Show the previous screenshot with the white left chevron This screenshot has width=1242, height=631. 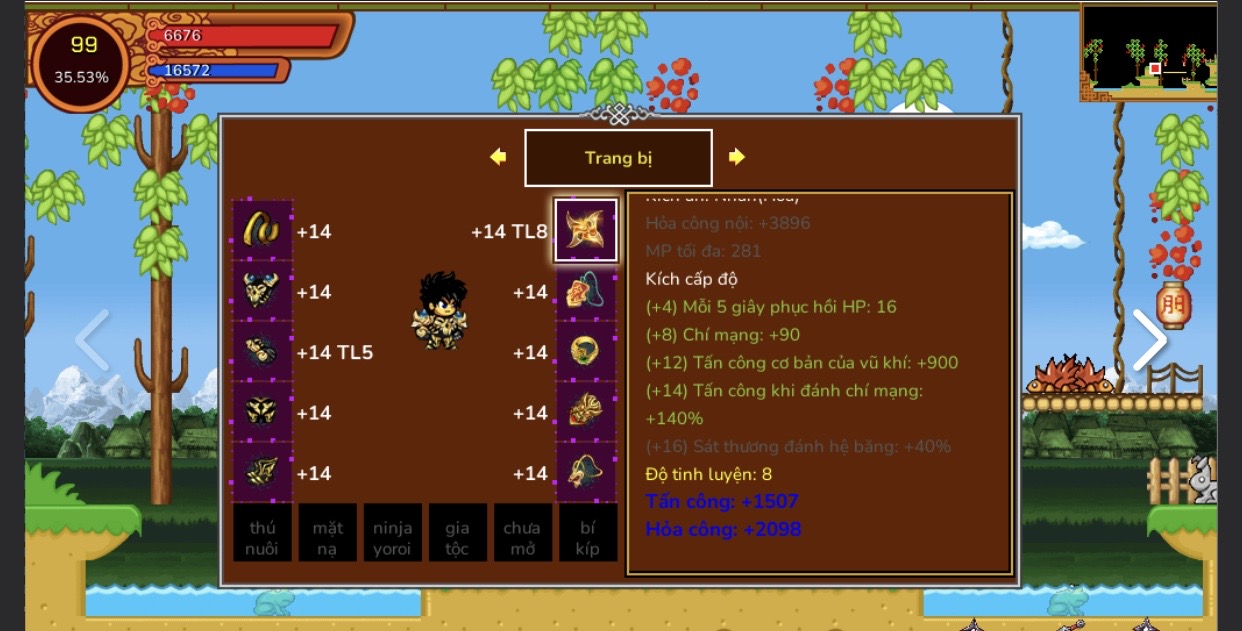pyautogui.click(x=92, y=340)
